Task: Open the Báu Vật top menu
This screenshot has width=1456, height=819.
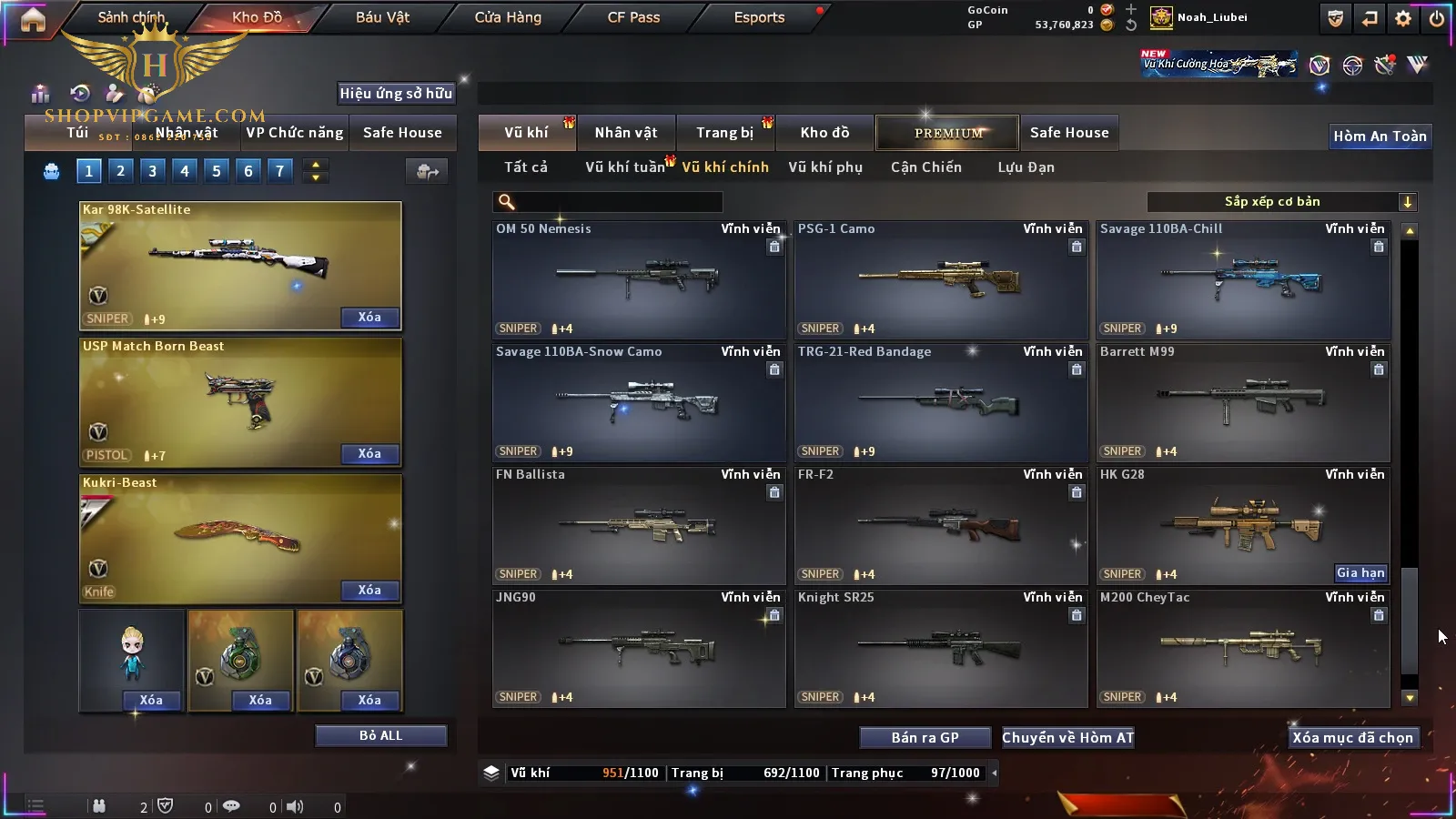Action: pyautogui.click(x=382, y=17)
